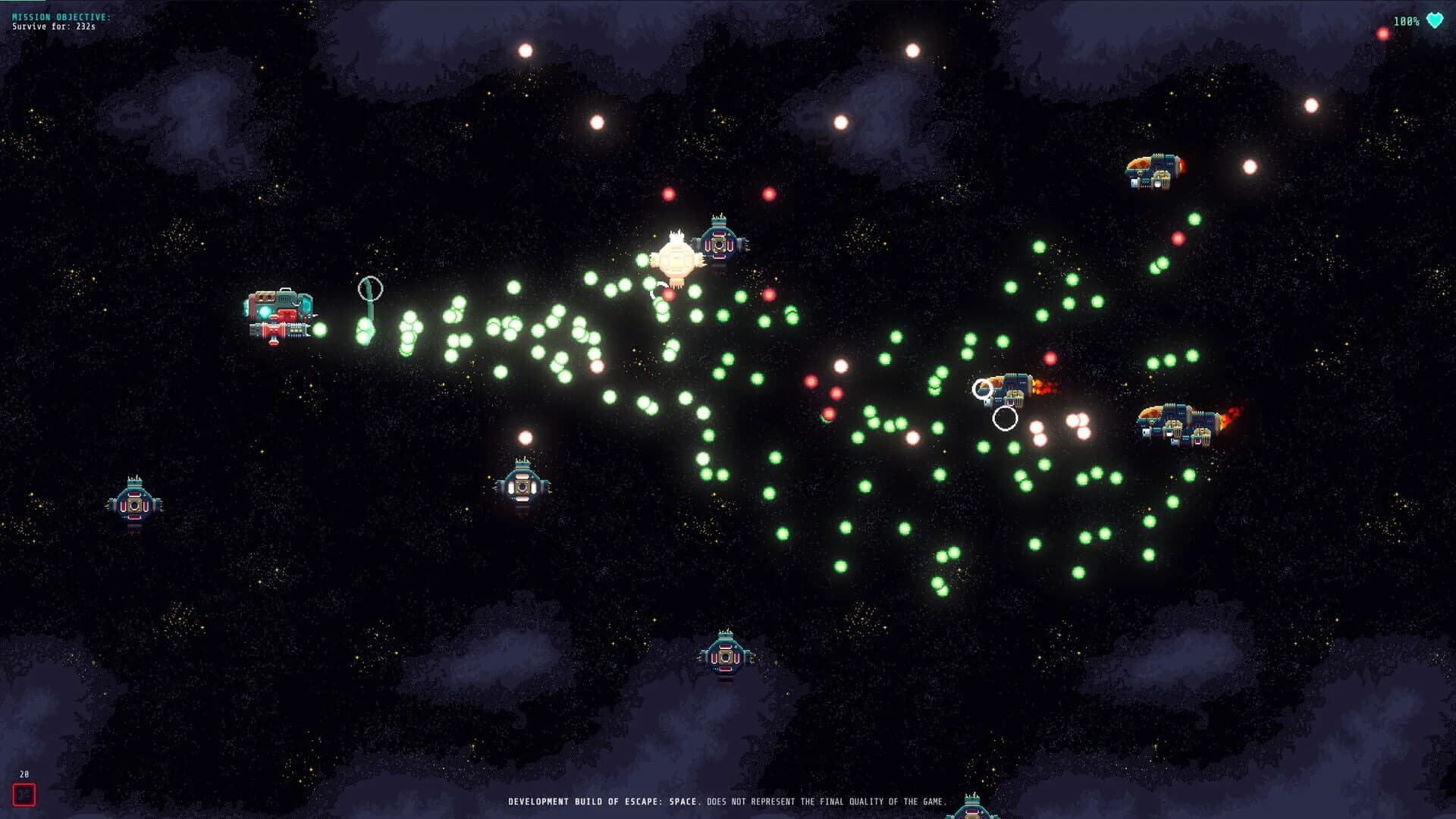Screen dimensions: 1456x819
Task: Select the glowing white boss enemy
Action: pyautogui.click(x=677, y=258)
